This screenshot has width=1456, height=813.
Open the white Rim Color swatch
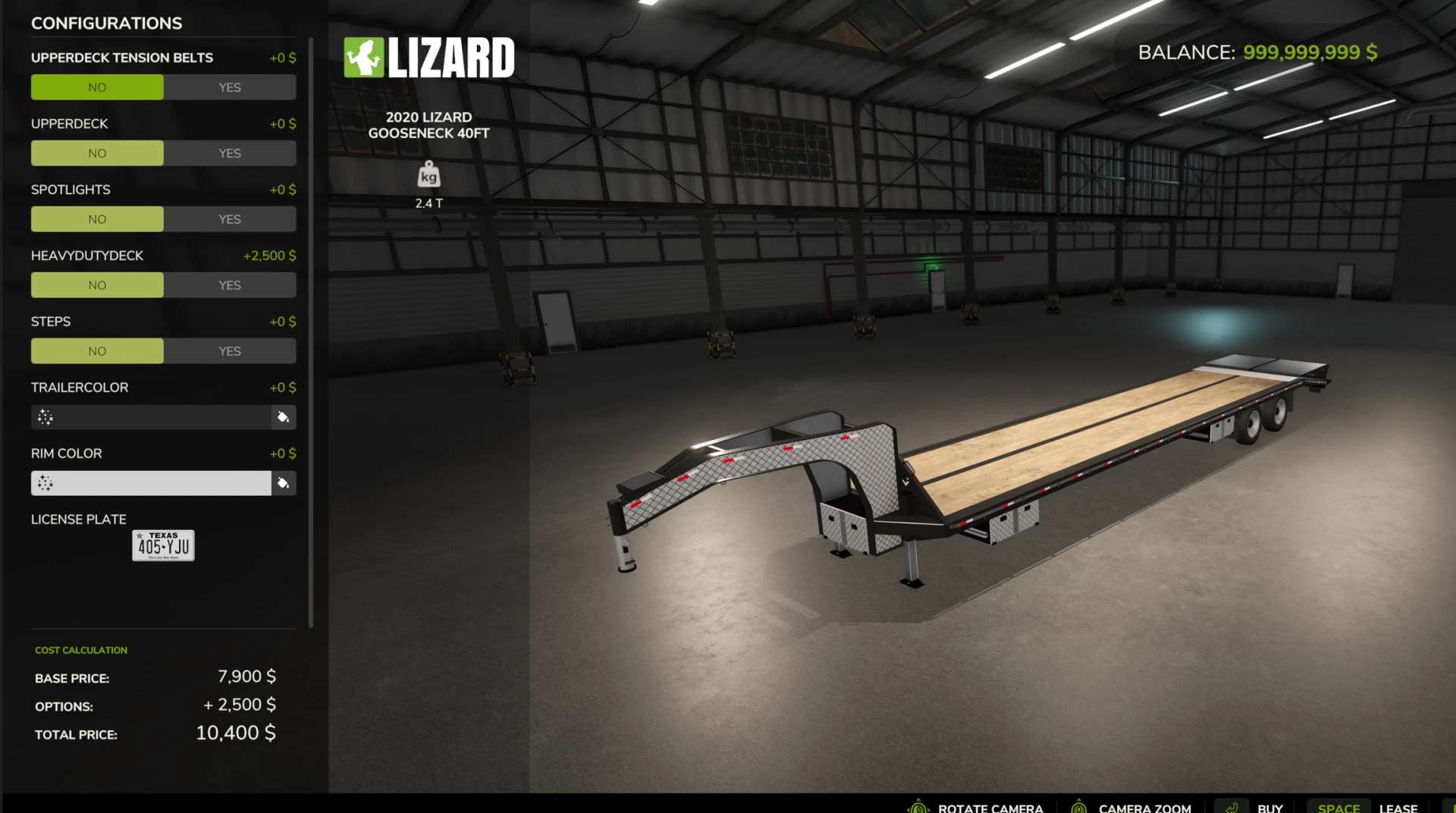150,483
